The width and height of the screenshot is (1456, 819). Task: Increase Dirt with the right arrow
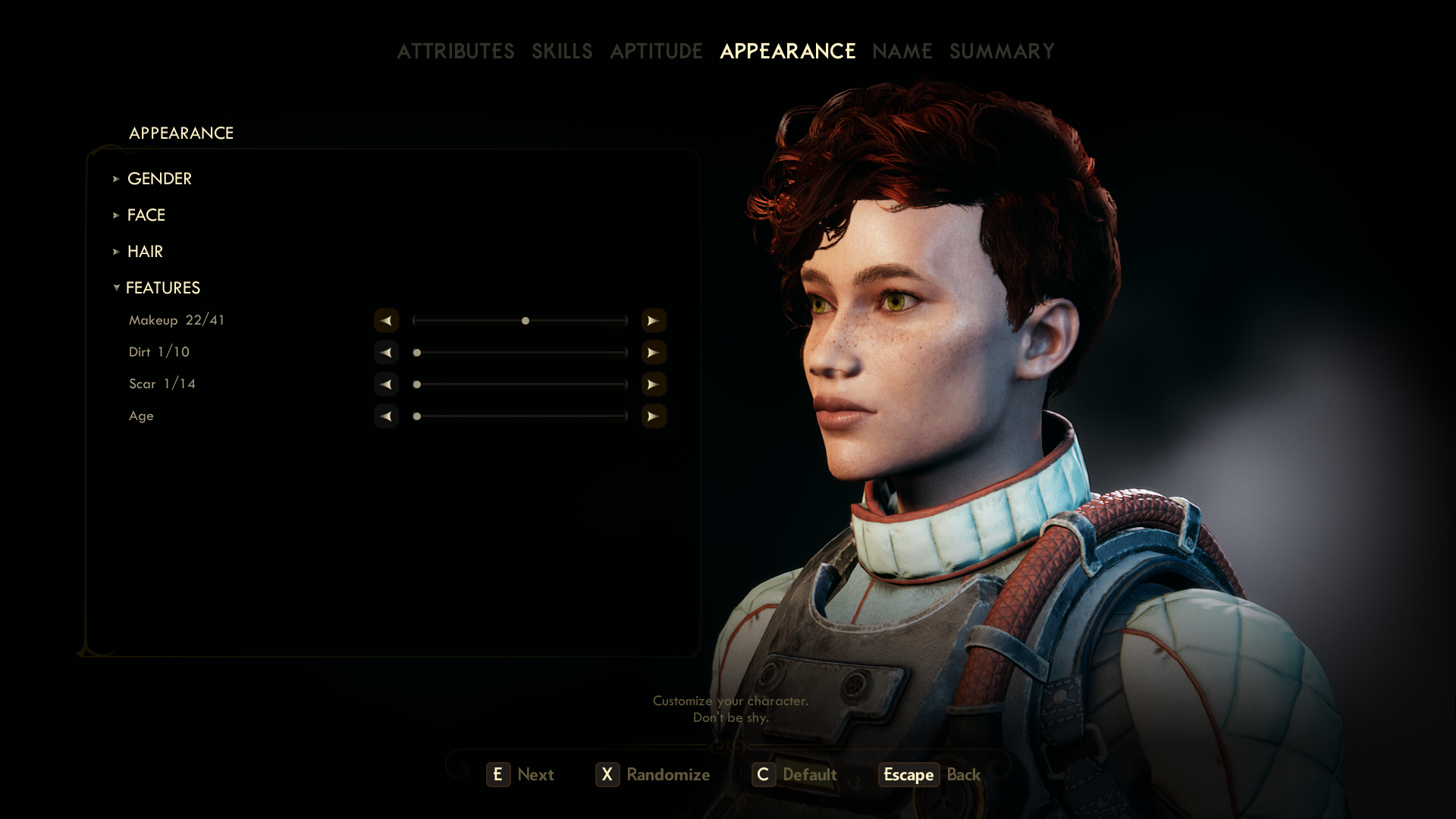coord(653,353)
